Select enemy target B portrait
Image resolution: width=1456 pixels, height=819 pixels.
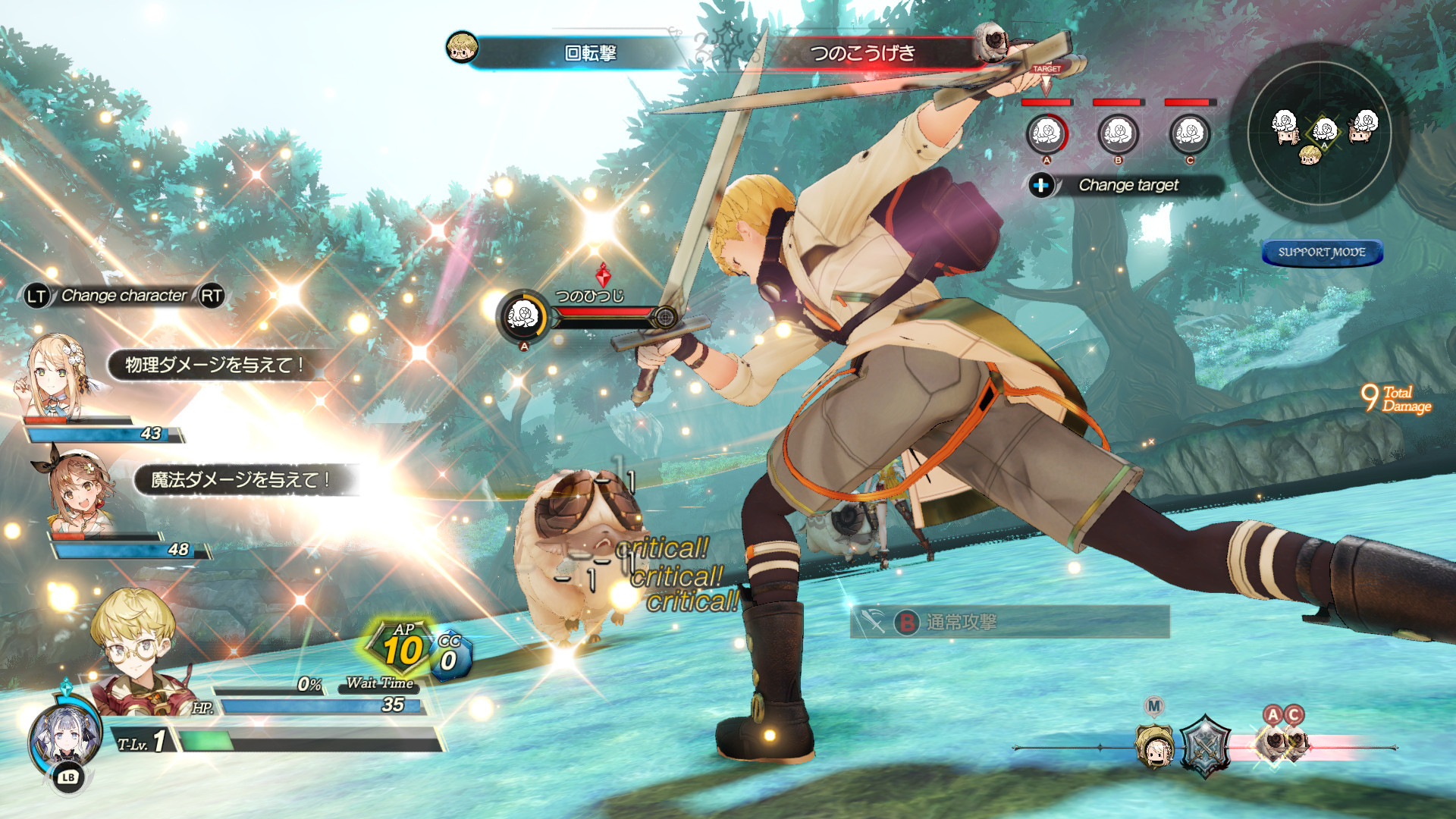1118,134
